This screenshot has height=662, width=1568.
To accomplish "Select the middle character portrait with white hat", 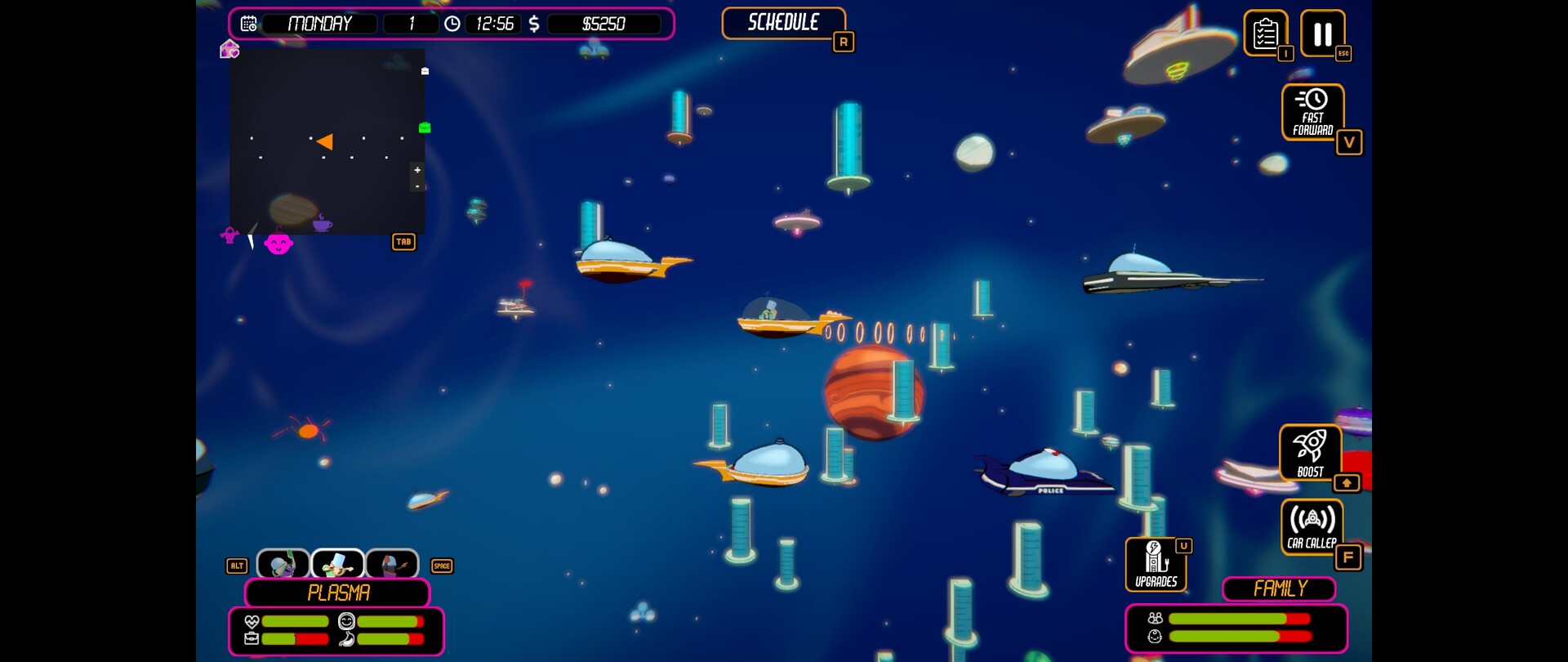I will click(x=338, y=564).
